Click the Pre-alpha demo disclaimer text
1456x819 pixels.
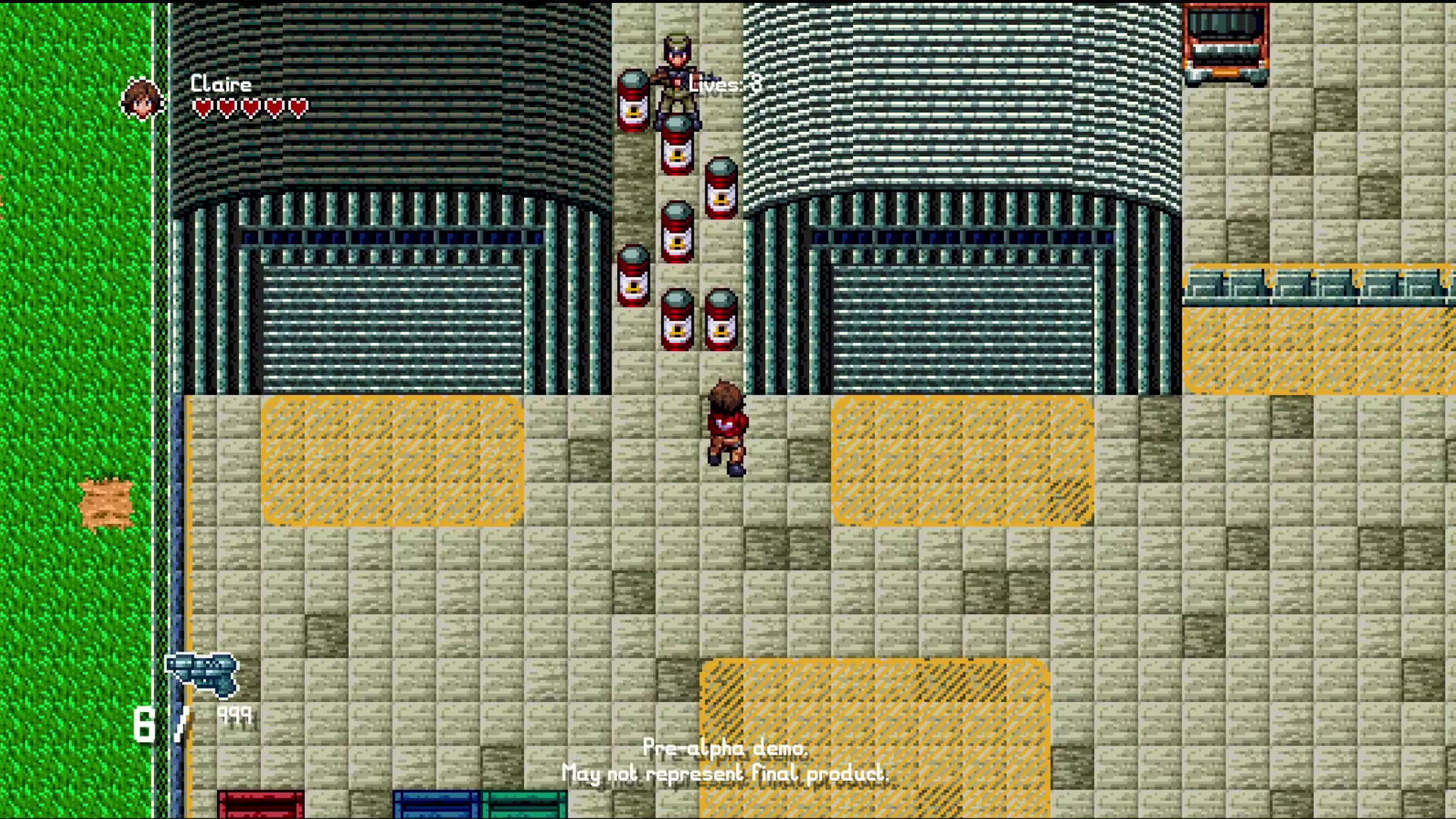coord(725,761)
